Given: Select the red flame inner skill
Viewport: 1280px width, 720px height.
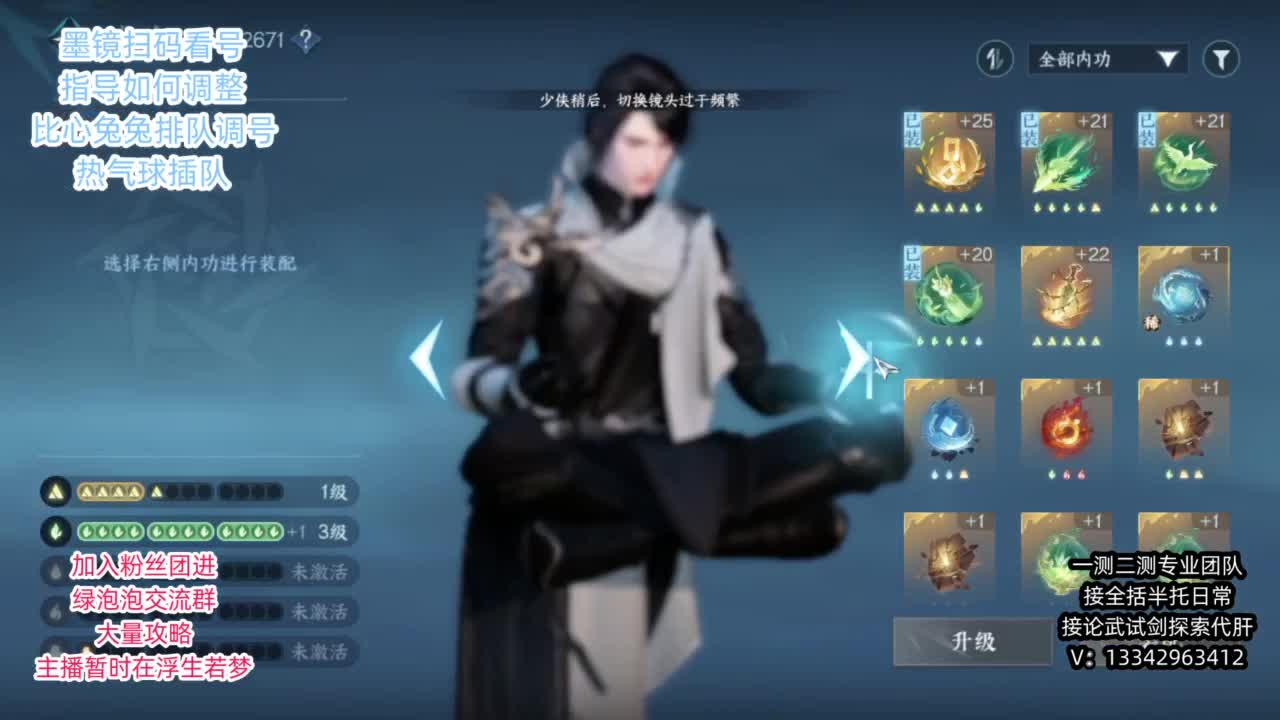Looking at the screenshot, I should [1063, 424].
